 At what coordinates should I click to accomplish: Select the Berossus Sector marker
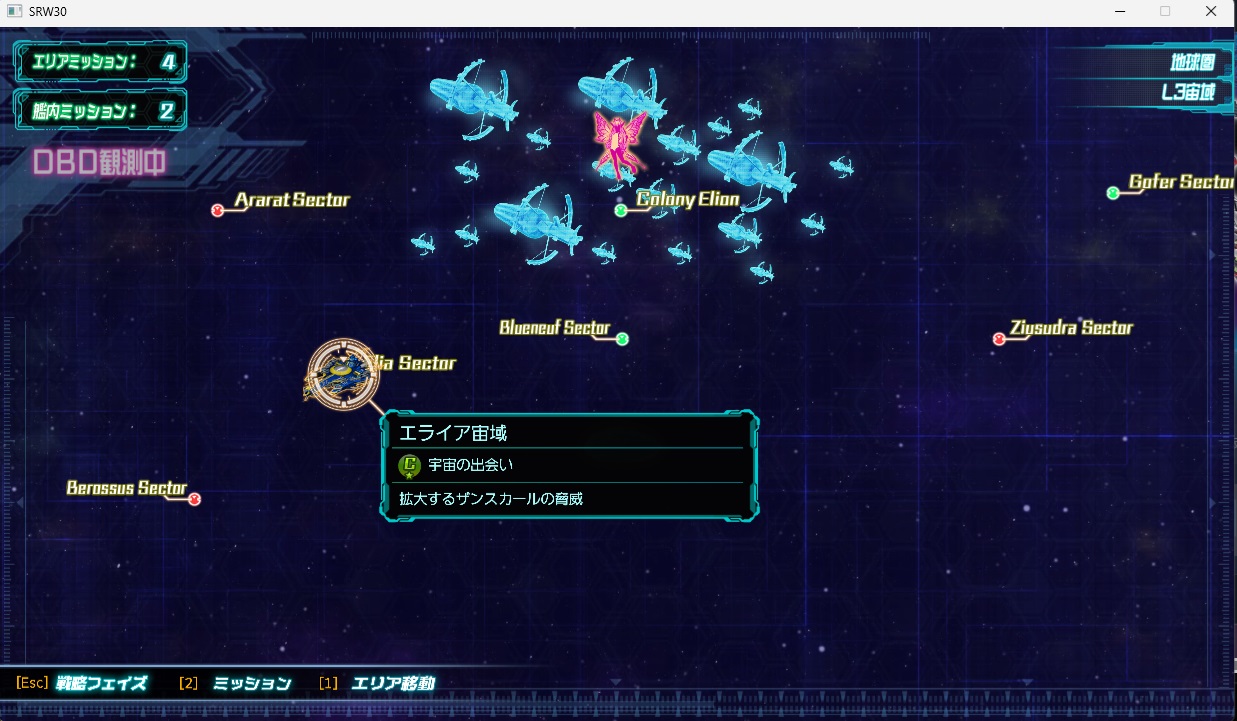click(x=195, y=499)
